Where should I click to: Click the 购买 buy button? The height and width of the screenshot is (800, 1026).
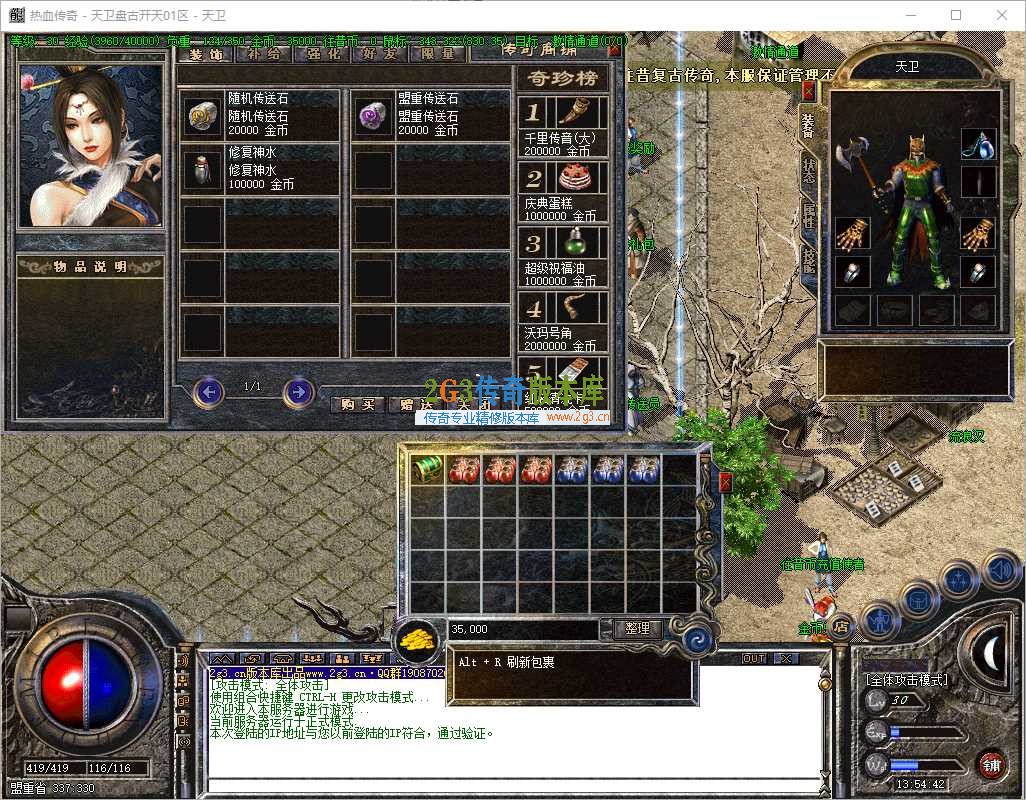click(x=357, y=404)
